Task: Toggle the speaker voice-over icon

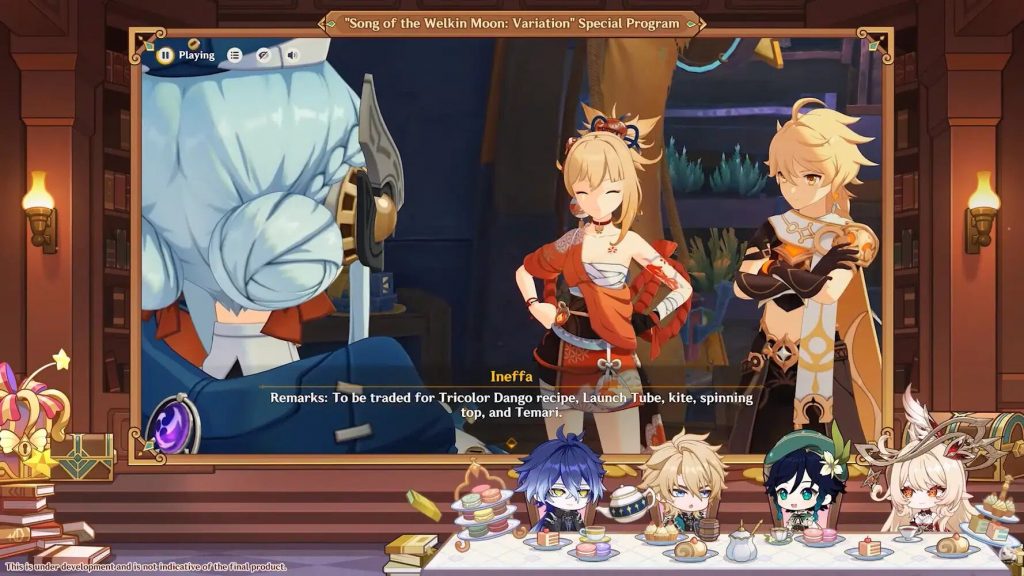Action: [292, 55]
